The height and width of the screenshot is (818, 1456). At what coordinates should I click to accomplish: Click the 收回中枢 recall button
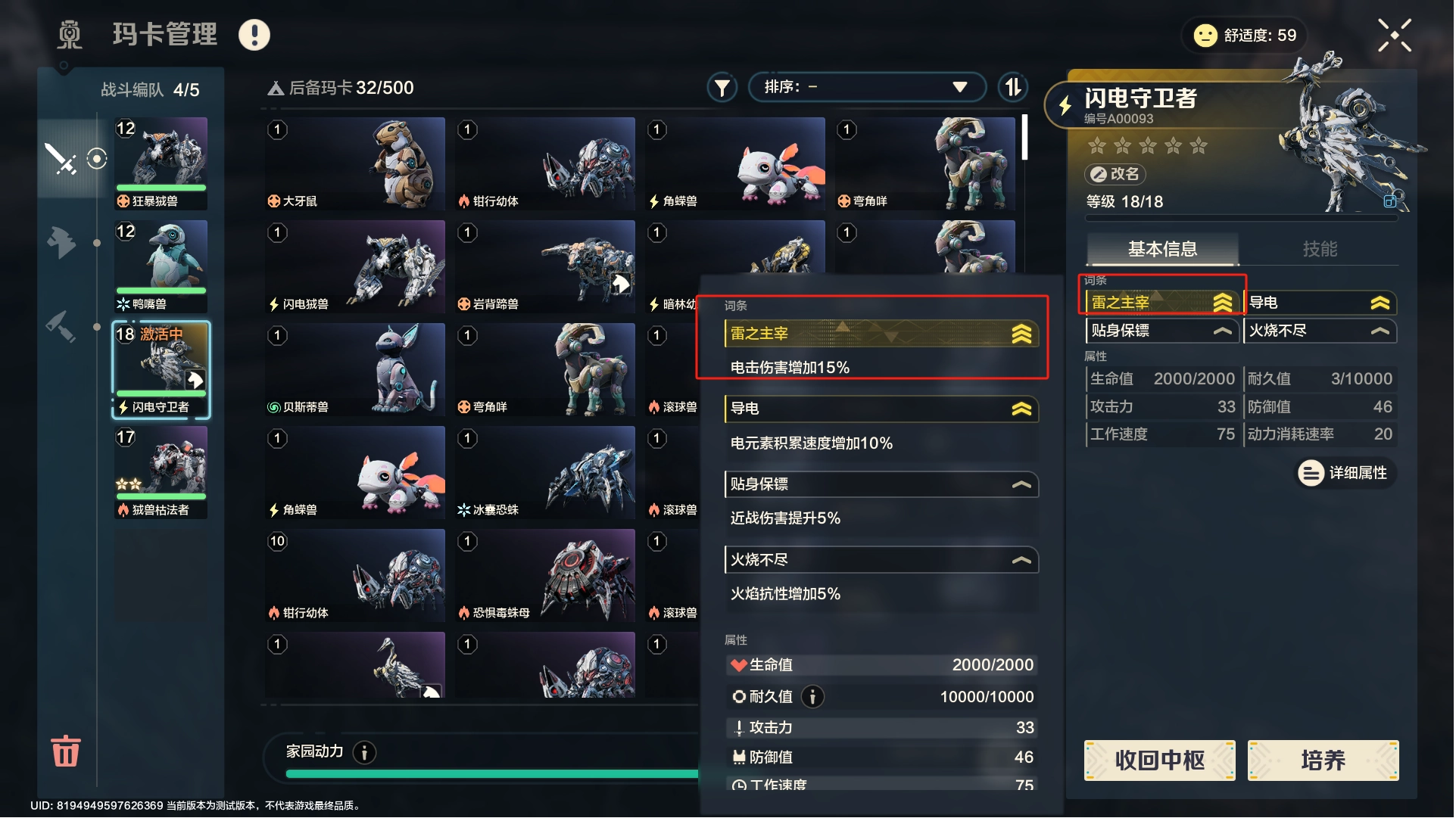tap(1159, 760)
